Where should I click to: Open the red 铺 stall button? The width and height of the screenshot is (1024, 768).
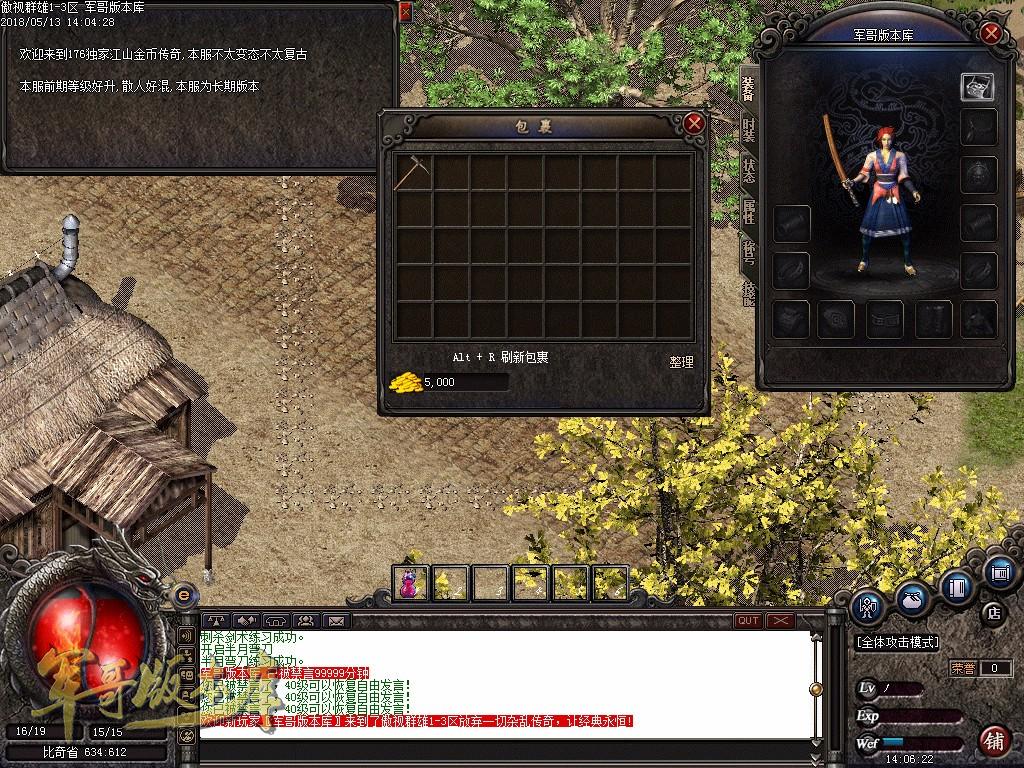994,740
